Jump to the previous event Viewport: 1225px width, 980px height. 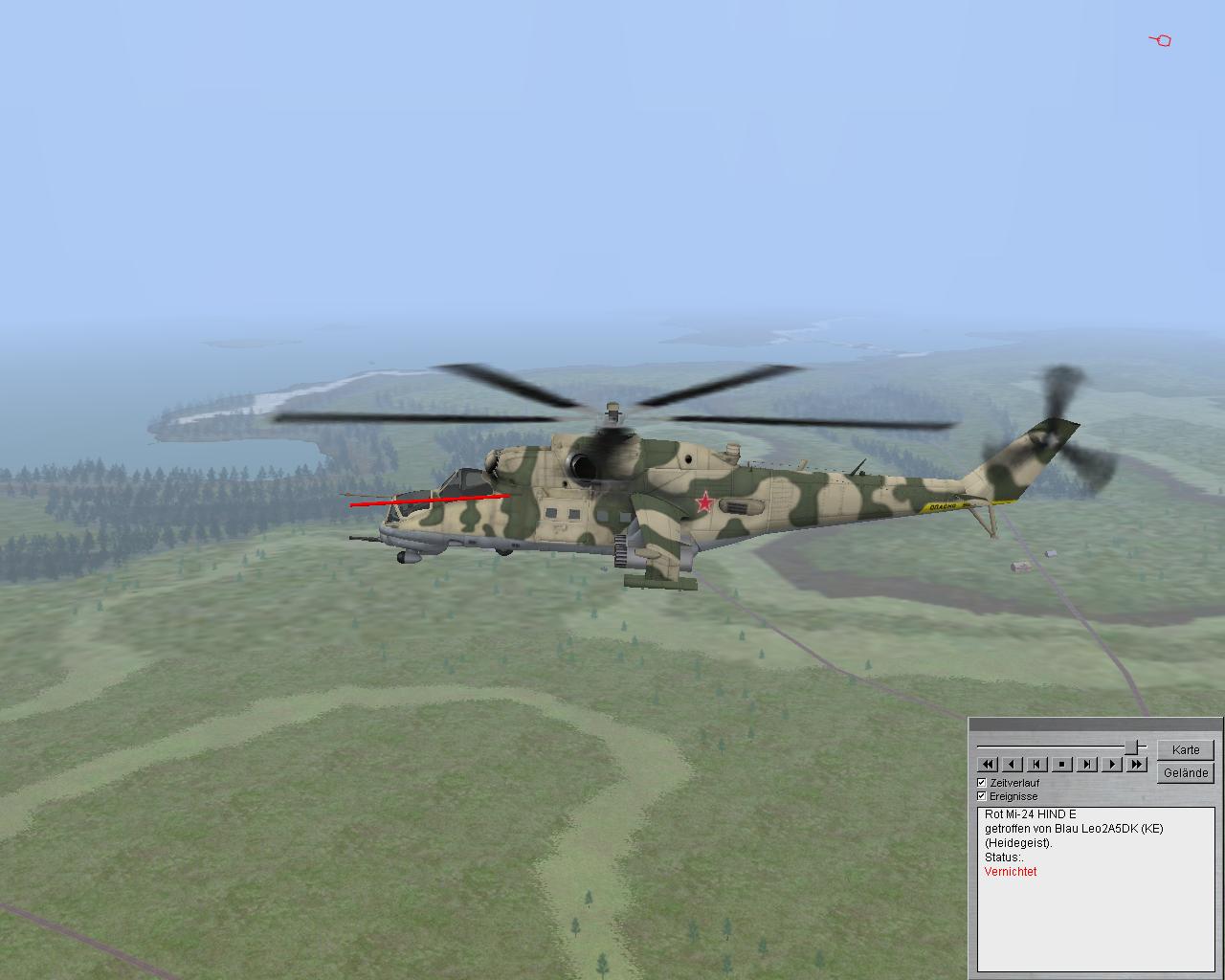coord(1036,764)
